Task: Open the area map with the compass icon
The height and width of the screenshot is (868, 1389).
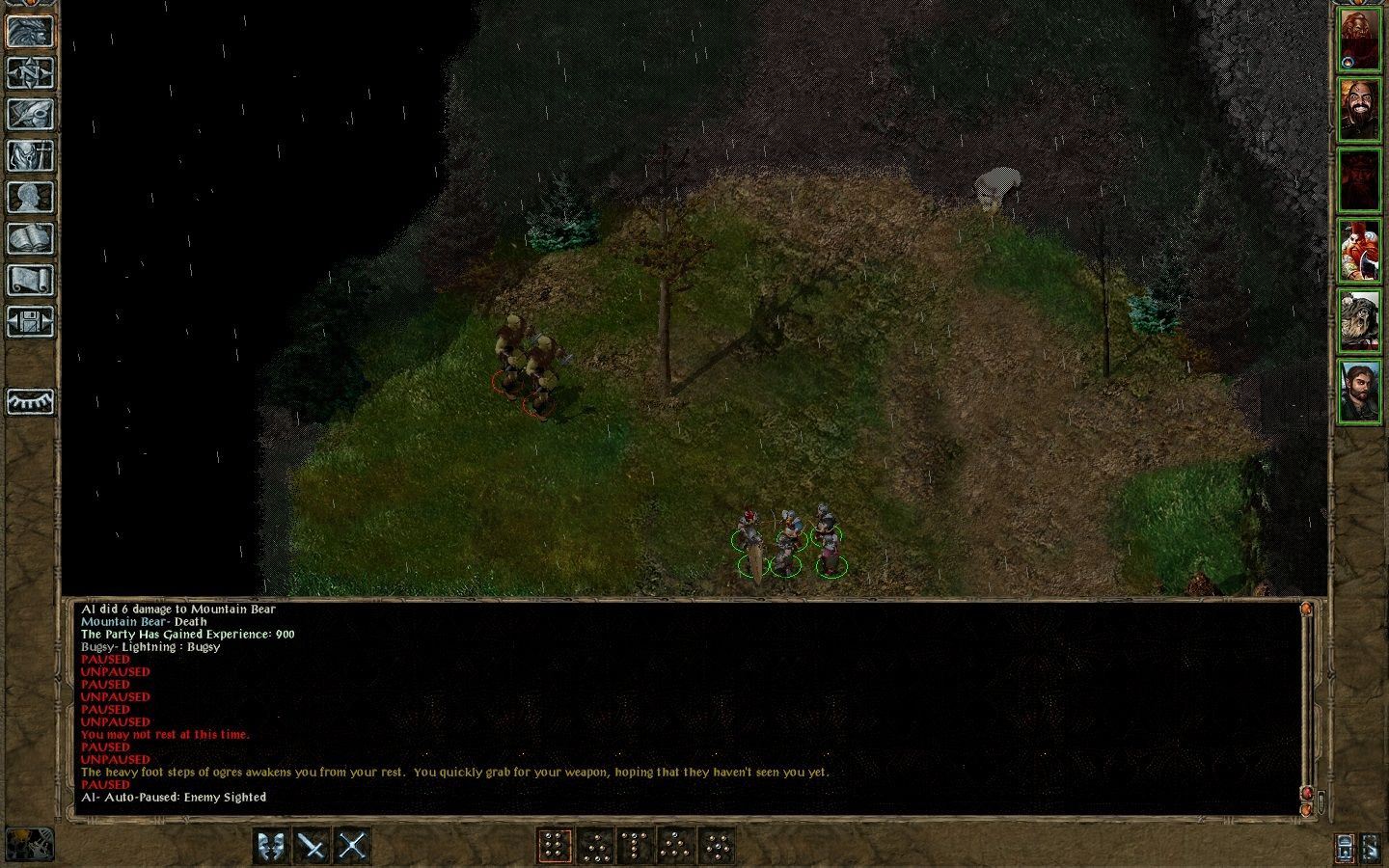Action: (x=30, y=73)
